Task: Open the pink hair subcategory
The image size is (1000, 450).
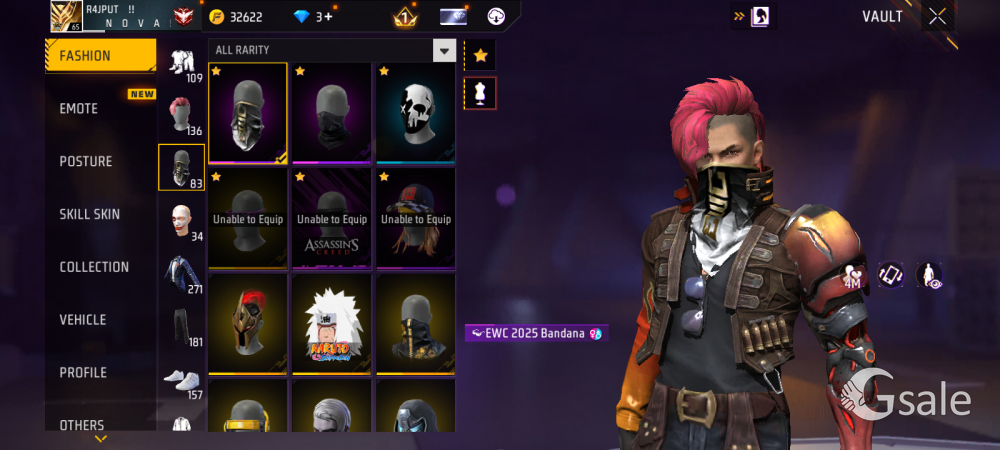Action: coord(181,114)
